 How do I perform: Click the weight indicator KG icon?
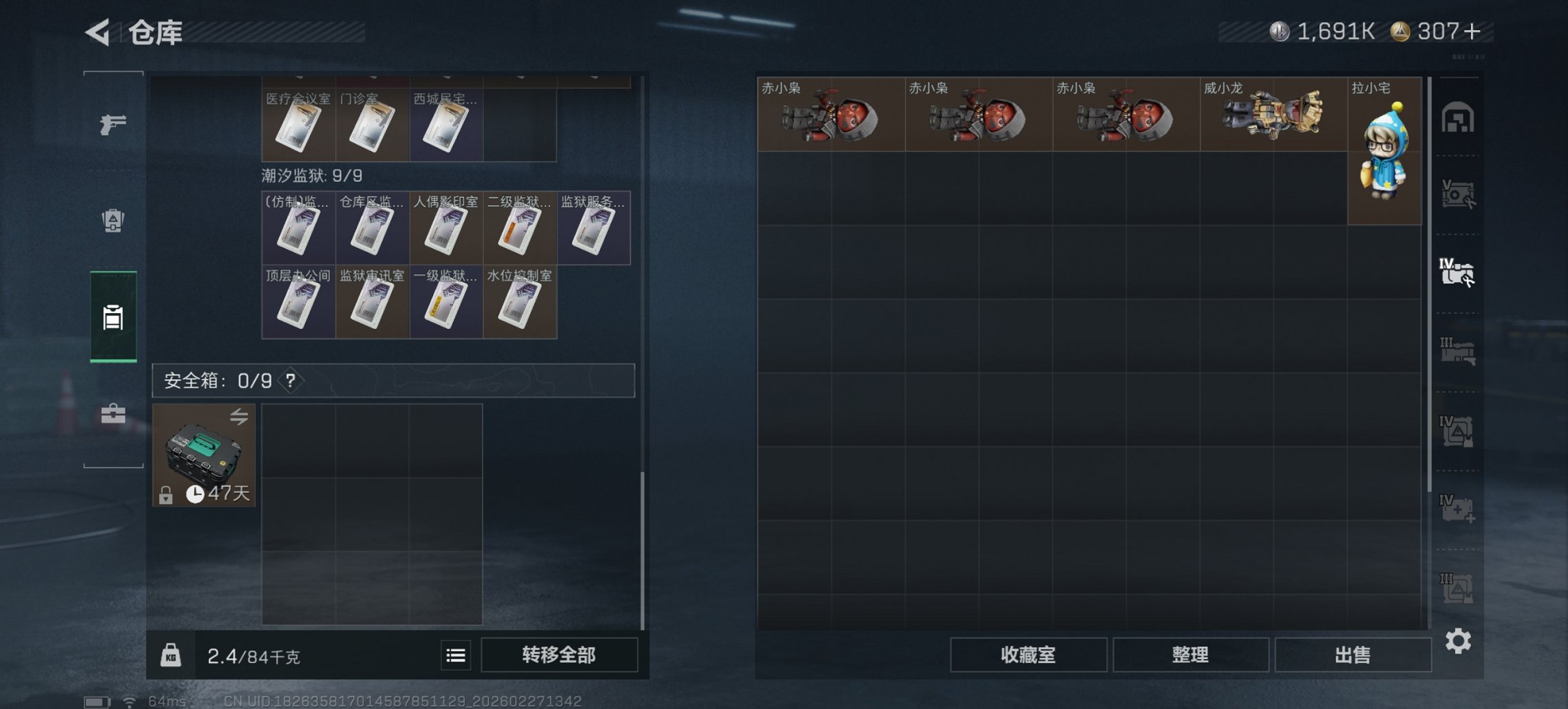pyautogui.click(x=171, y=655)
